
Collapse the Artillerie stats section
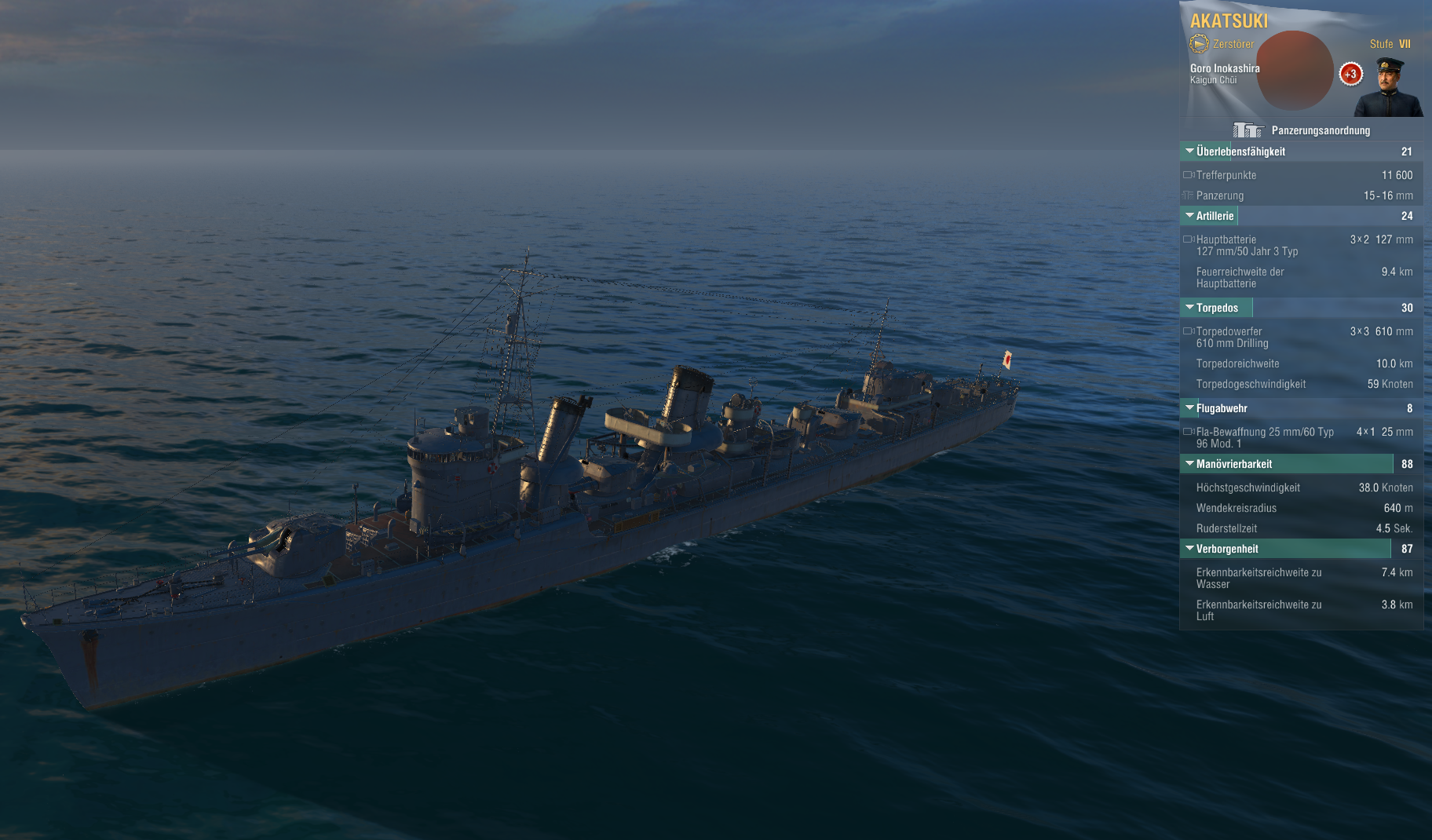[x=1190, y=216]
